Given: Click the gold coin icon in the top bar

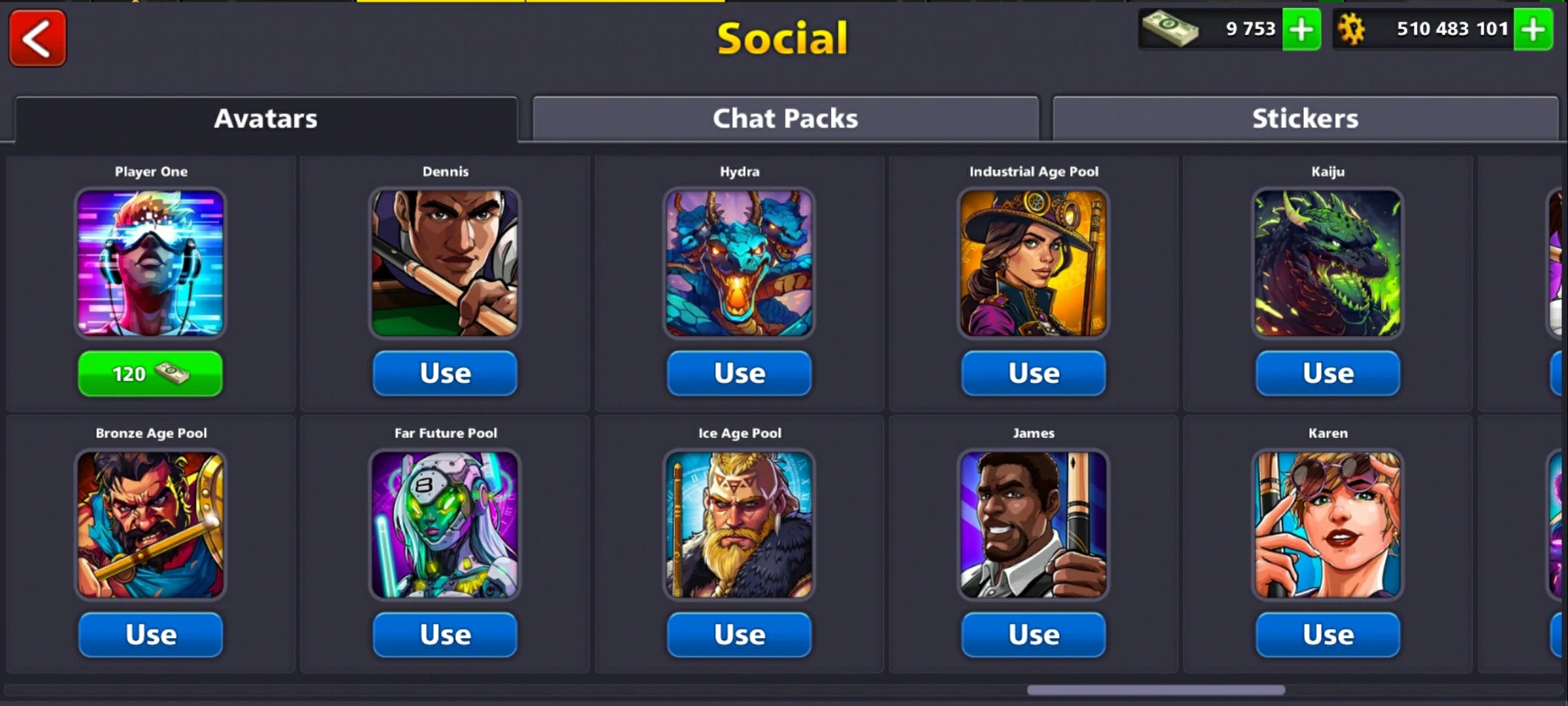Looking at the screenshot, I should tap(1351, 29).
